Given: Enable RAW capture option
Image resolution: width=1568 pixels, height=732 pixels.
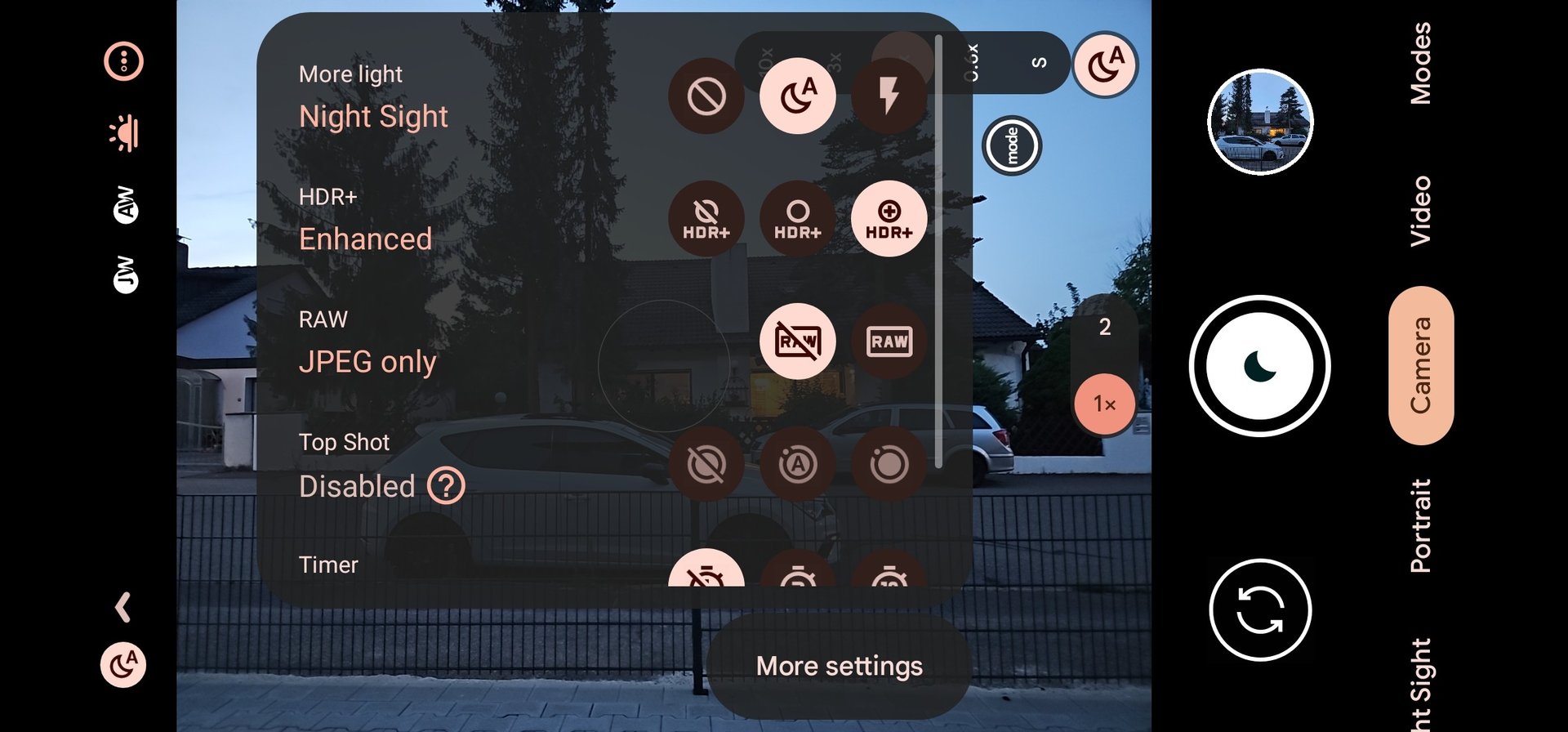Looking at the screenshot, I should [889, 341].
